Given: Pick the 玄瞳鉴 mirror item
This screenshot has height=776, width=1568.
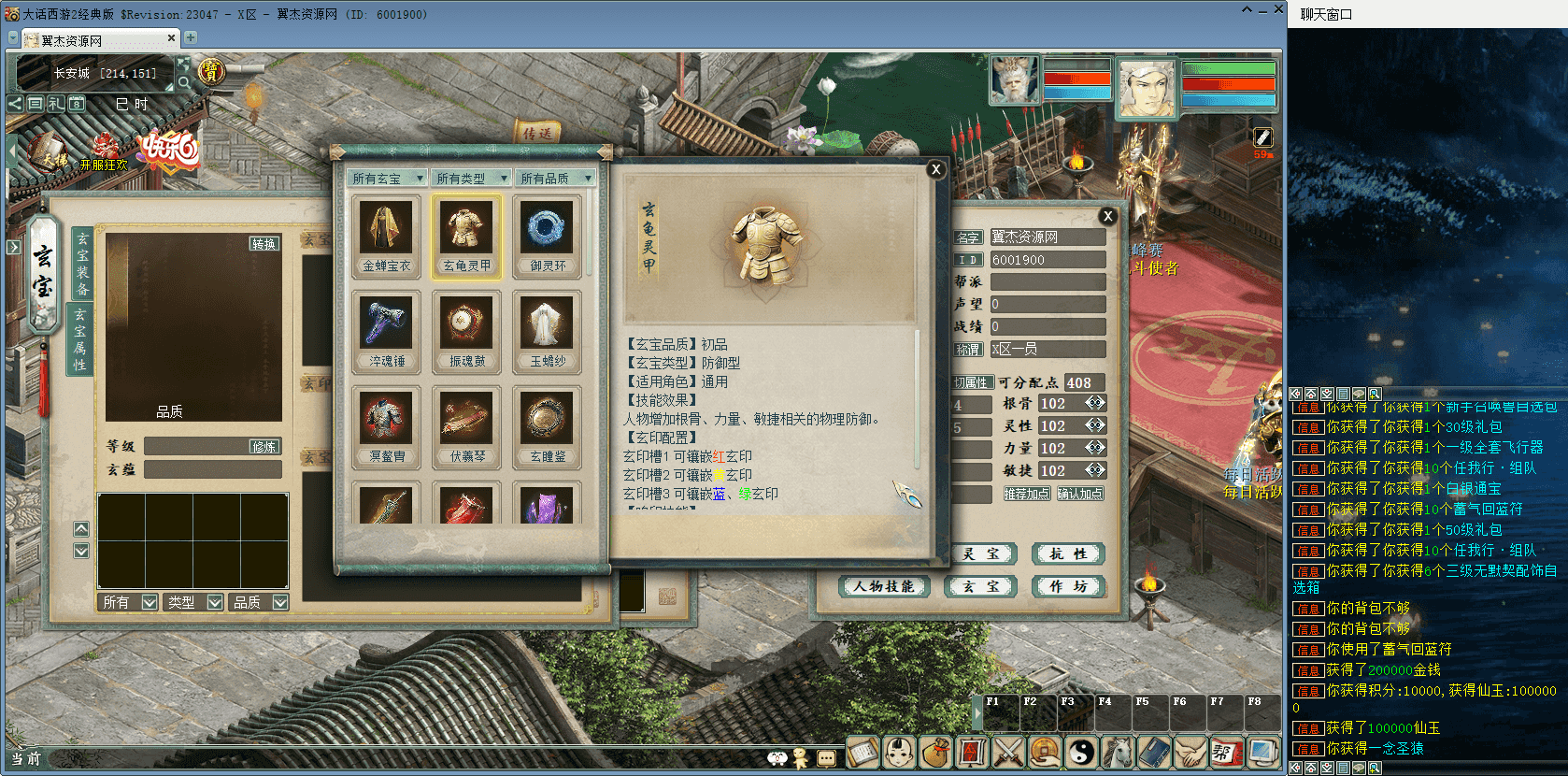Looking at the screenshot, I should click(547, 426).
